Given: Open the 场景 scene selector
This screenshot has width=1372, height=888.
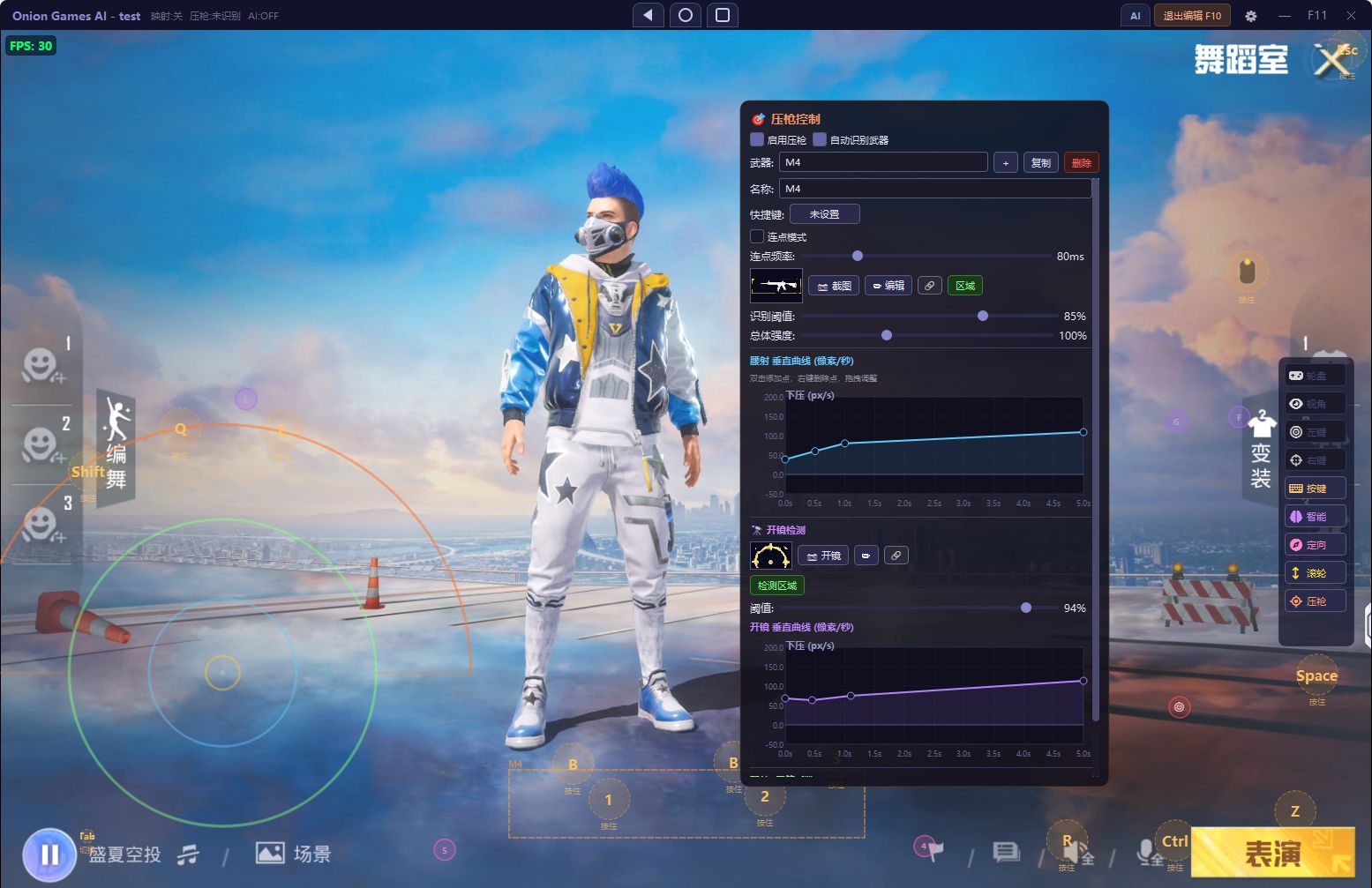Looking at the screenshot, I should pyautogui.click(x=294, y=854).
